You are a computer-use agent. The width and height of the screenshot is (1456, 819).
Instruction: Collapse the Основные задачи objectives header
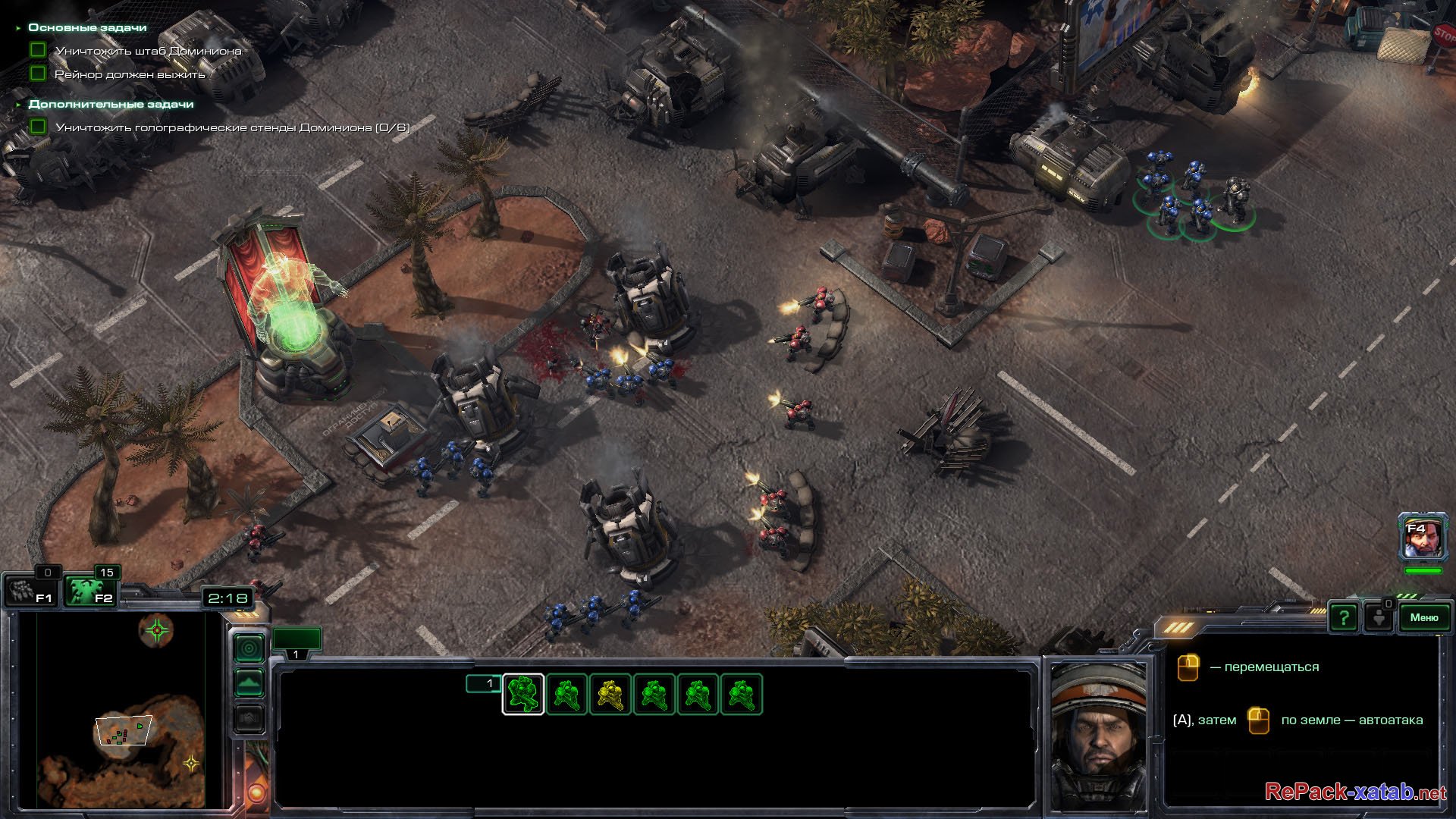click(87, 27)
